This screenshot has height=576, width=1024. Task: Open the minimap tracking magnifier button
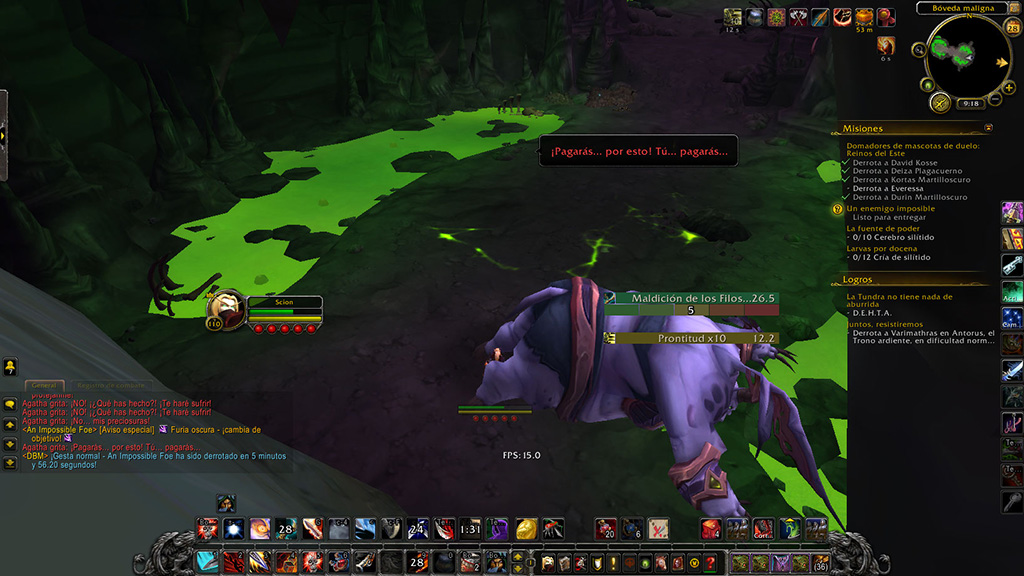[919, 49]
